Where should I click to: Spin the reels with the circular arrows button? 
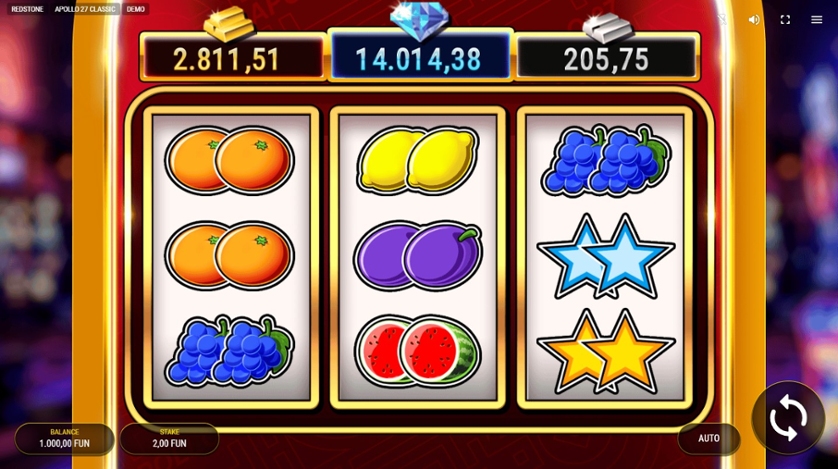coord(788,418)
